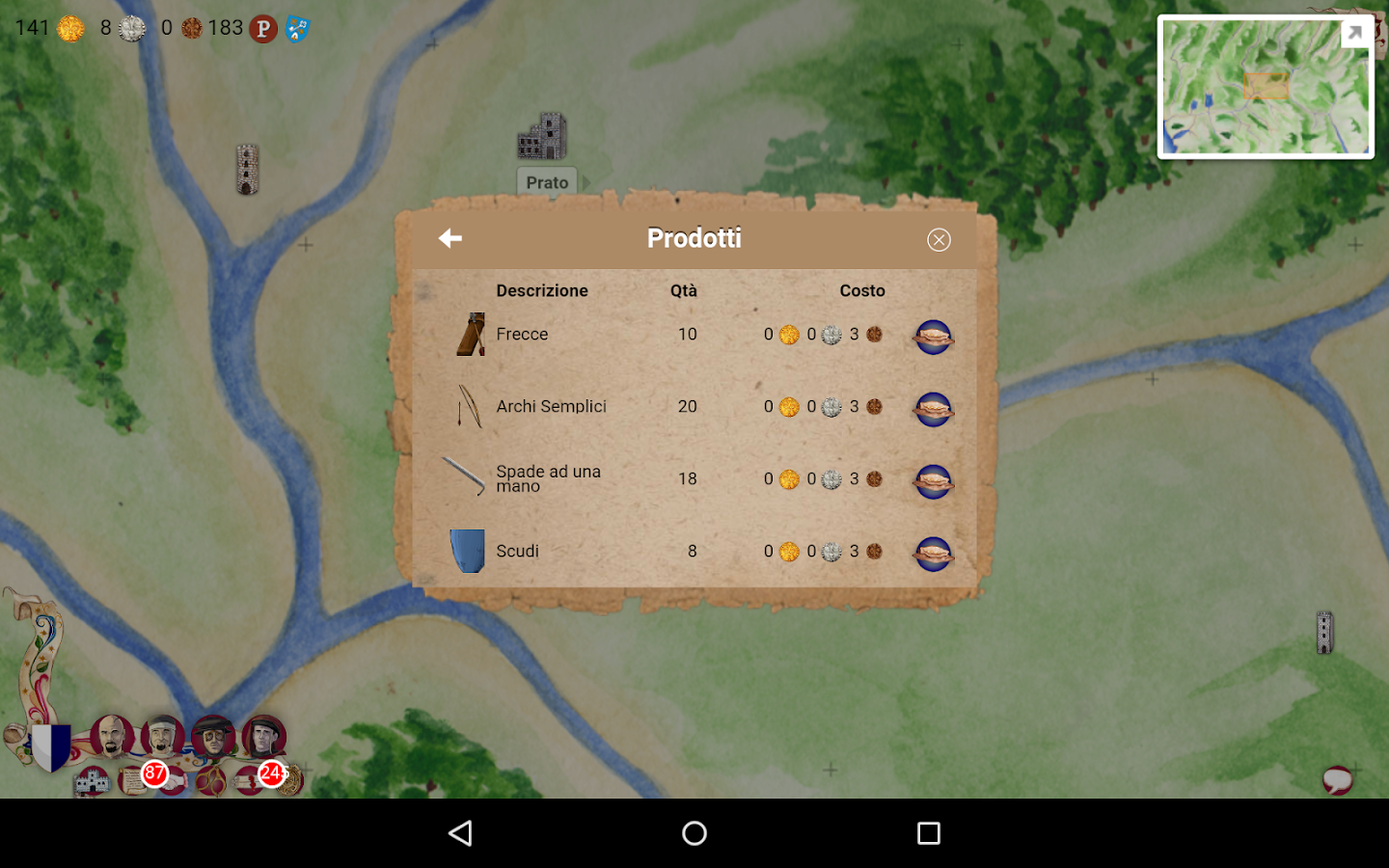
Task: Open the parchment scroll document icon
Action: coord(131,779)
